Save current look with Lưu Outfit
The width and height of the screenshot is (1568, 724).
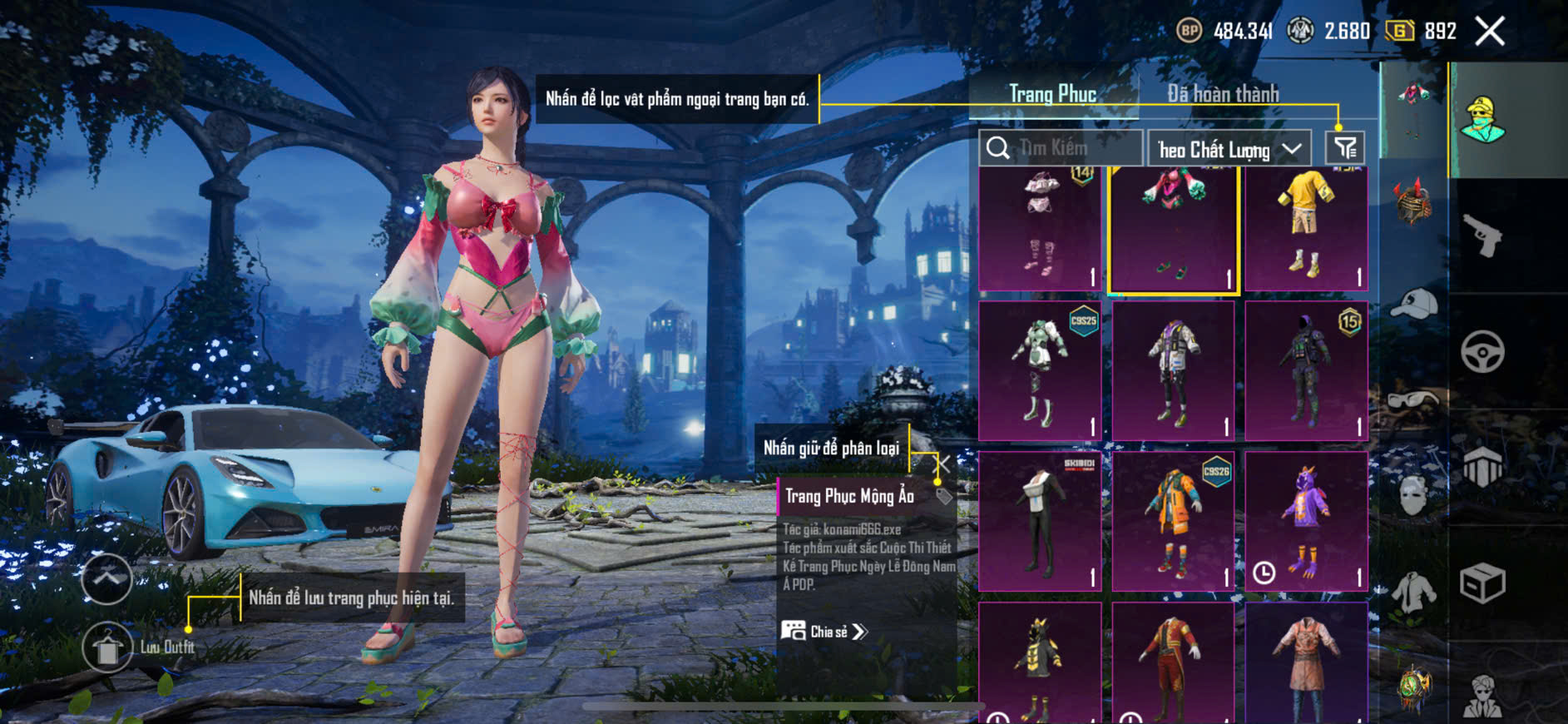[x=107, y=647]
